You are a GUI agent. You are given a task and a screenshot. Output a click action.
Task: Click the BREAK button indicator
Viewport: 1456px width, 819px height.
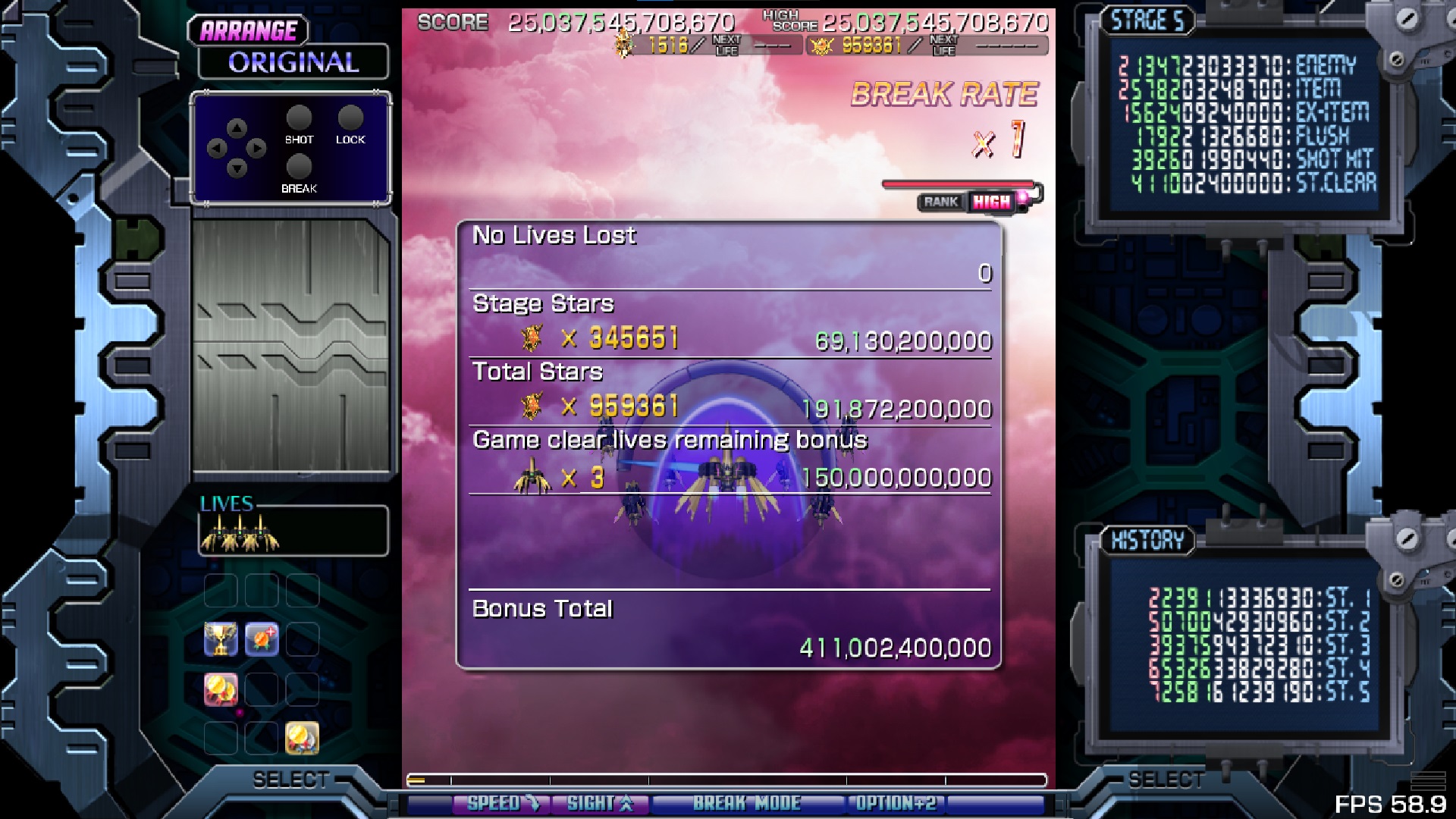pyautogui.click(x=299, y=167)
